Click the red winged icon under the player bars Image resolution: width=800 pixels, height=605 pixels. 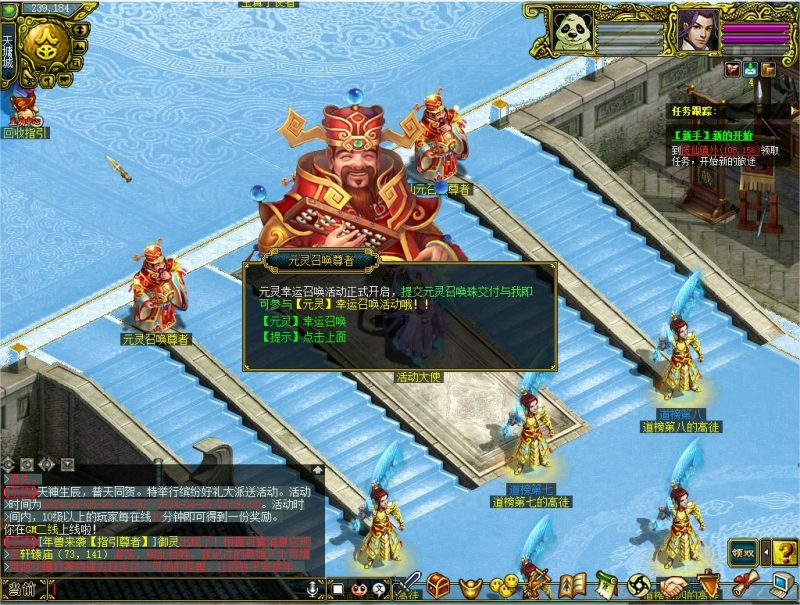click(732, 69)
